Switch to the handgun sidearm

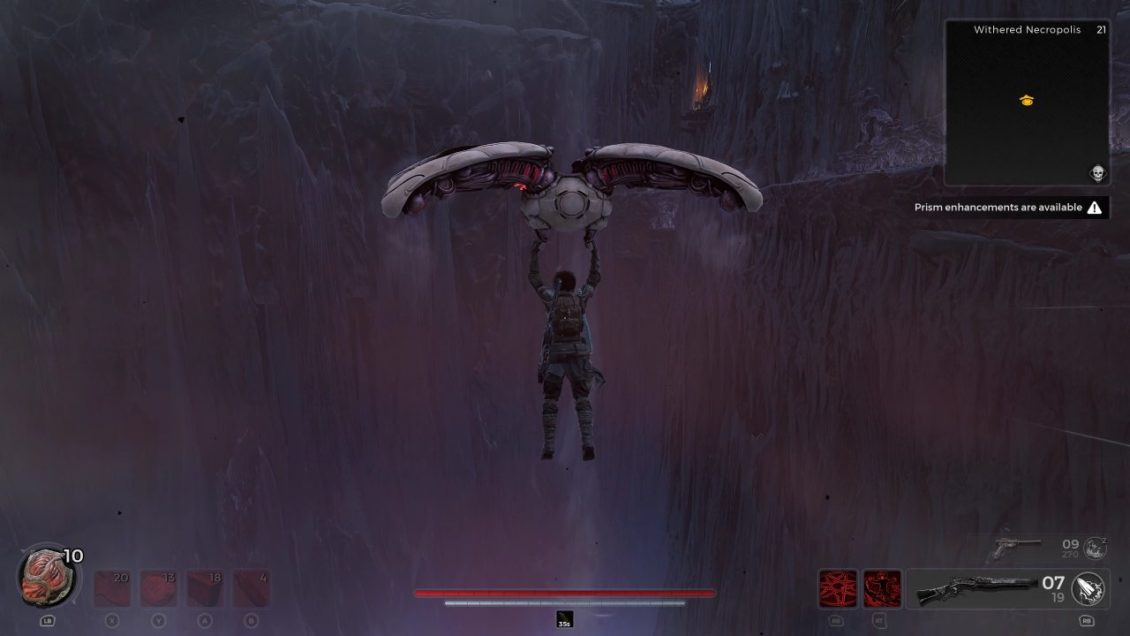1014,547
